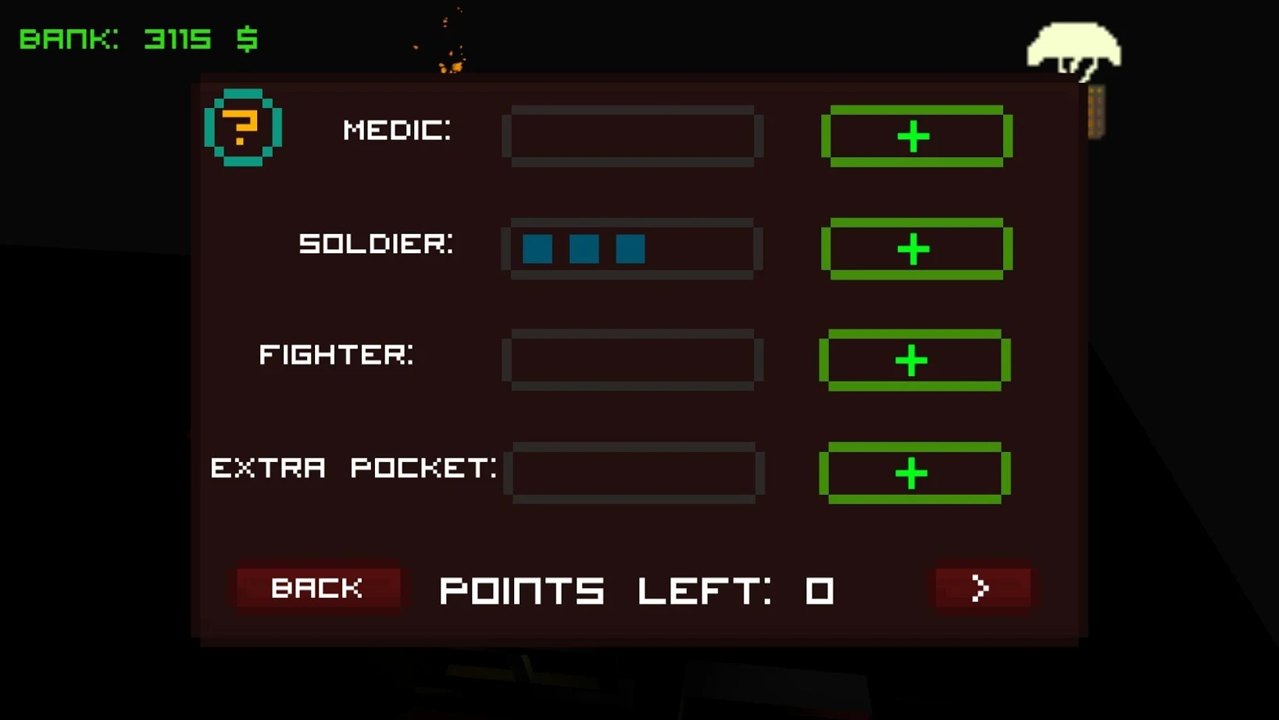Go back with the Back button
The width and height of the screenshot is (1279, 720).
(x=317, y=588)
